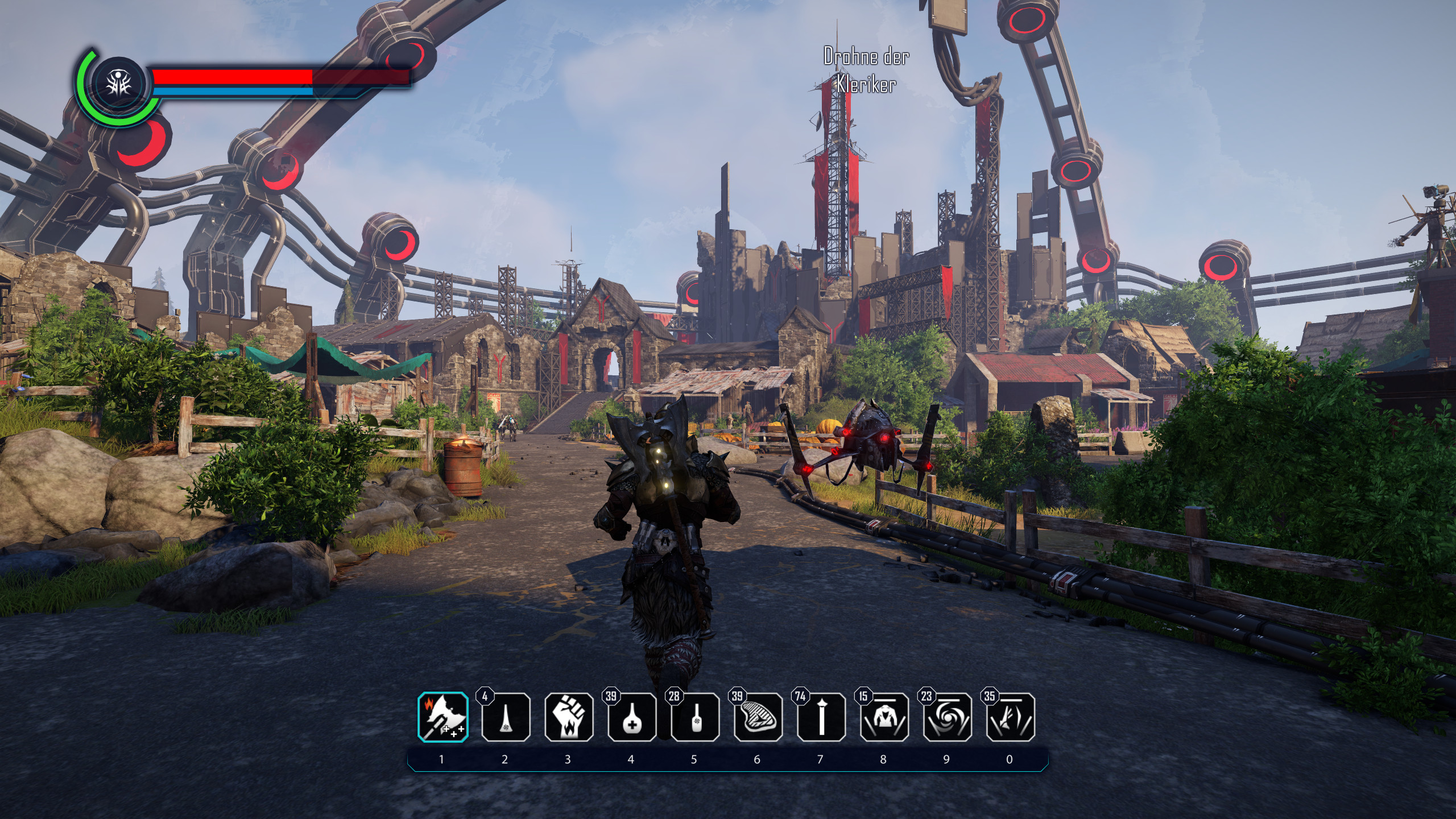This screenshot has height=819, width=1456.
Task: Click the character emblem beside the health bar
Action: click(x=120, y=84)
